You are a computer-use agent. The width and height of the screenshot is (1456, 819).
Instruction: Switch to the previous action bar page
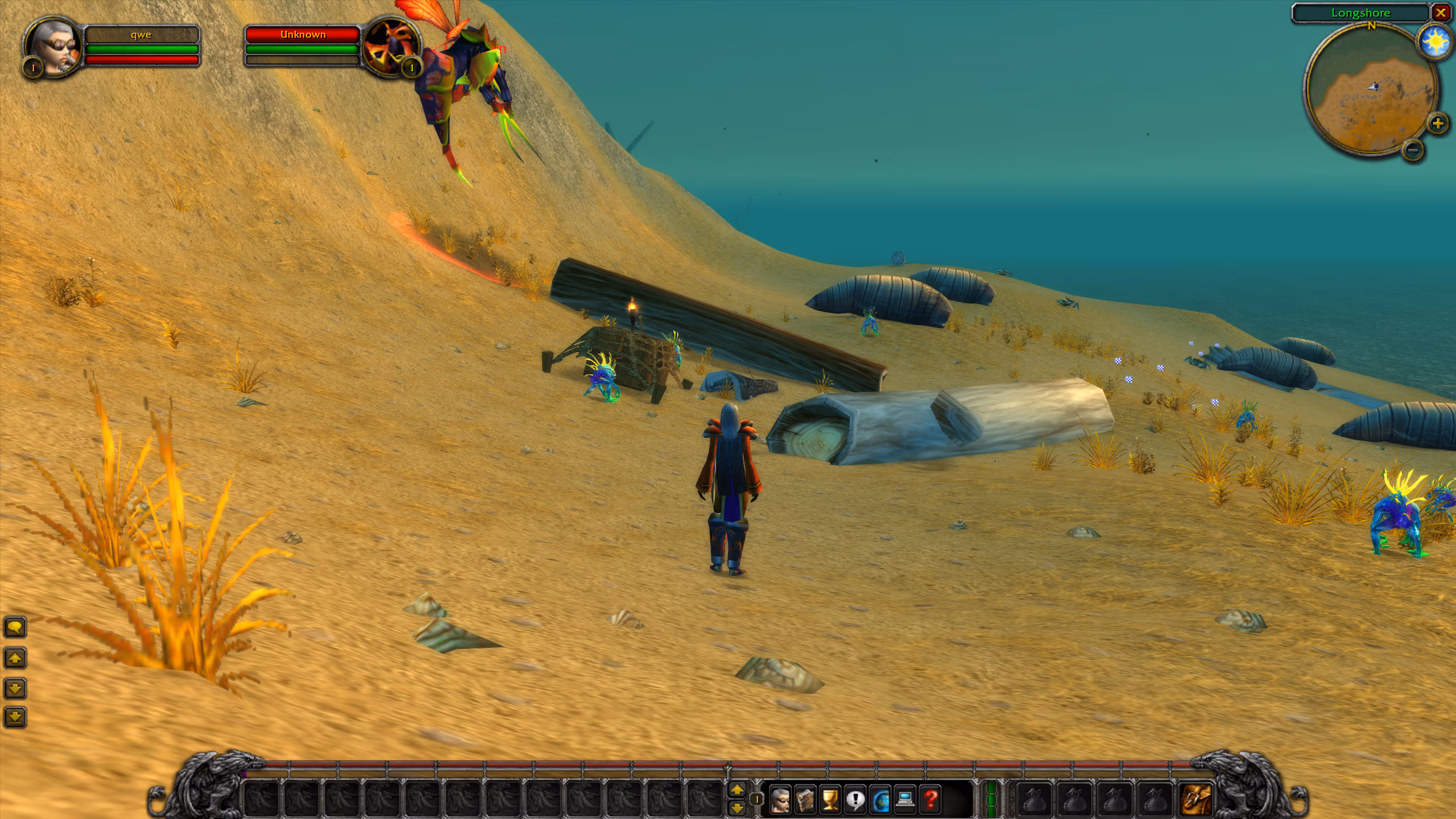[737, 789]
